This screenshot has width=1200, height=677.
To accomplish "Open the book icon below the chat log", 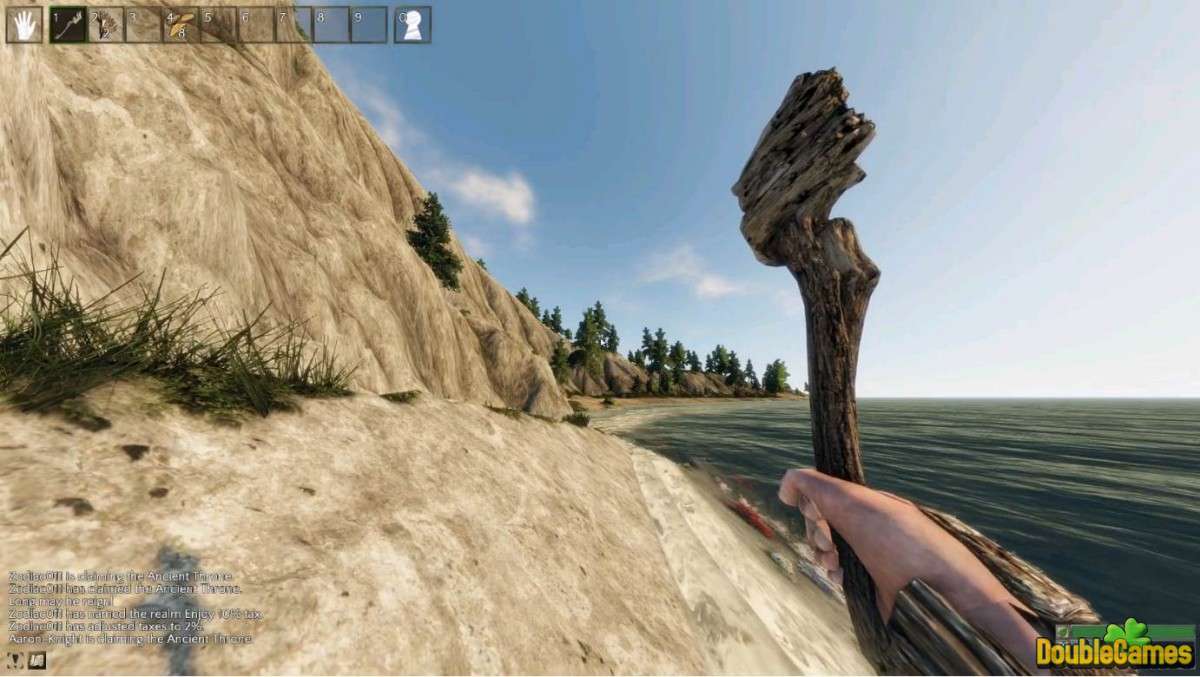I will 37,660.
